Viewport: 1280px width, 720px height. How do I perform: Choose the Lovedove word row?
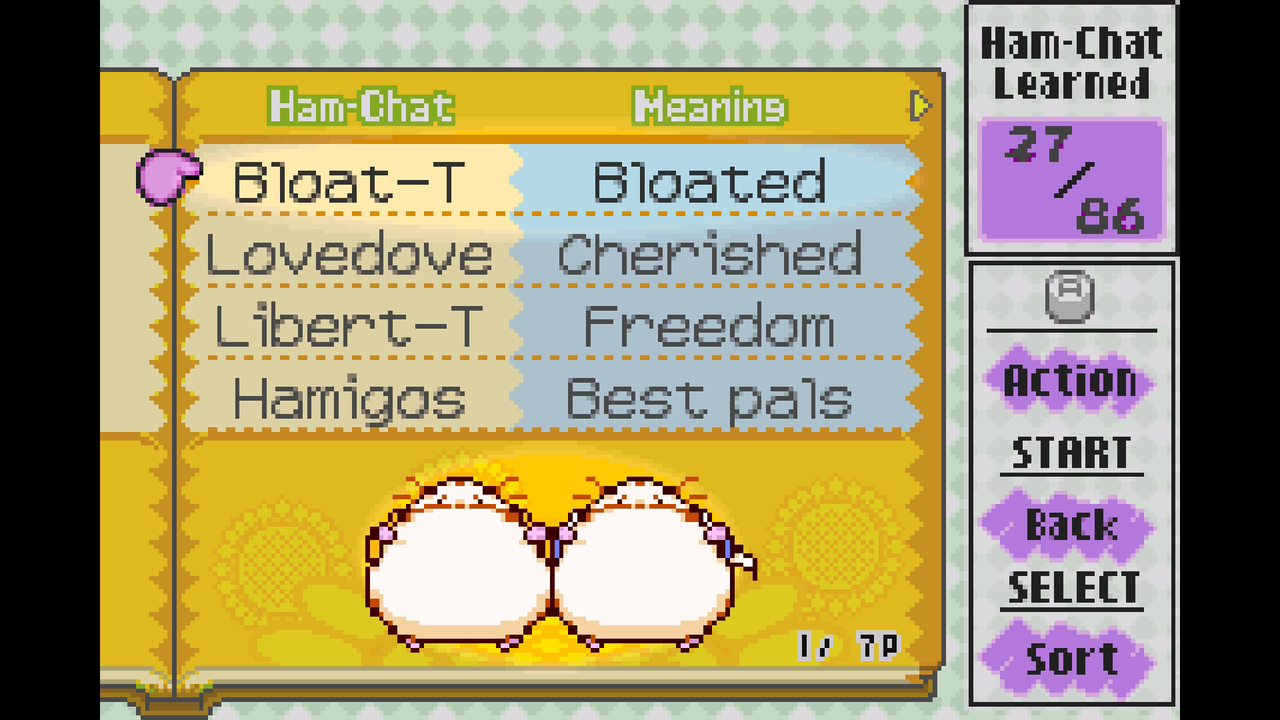(349, 255)
